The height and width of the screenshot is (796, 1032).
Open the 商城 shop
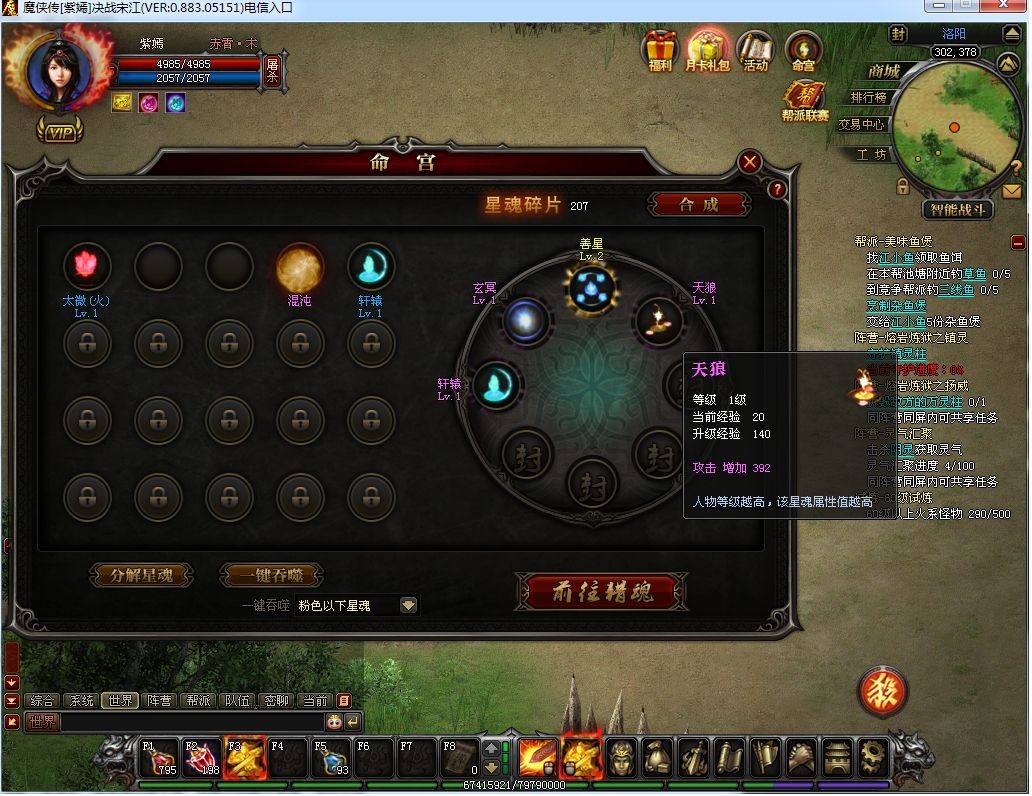(x=883, y=71)
